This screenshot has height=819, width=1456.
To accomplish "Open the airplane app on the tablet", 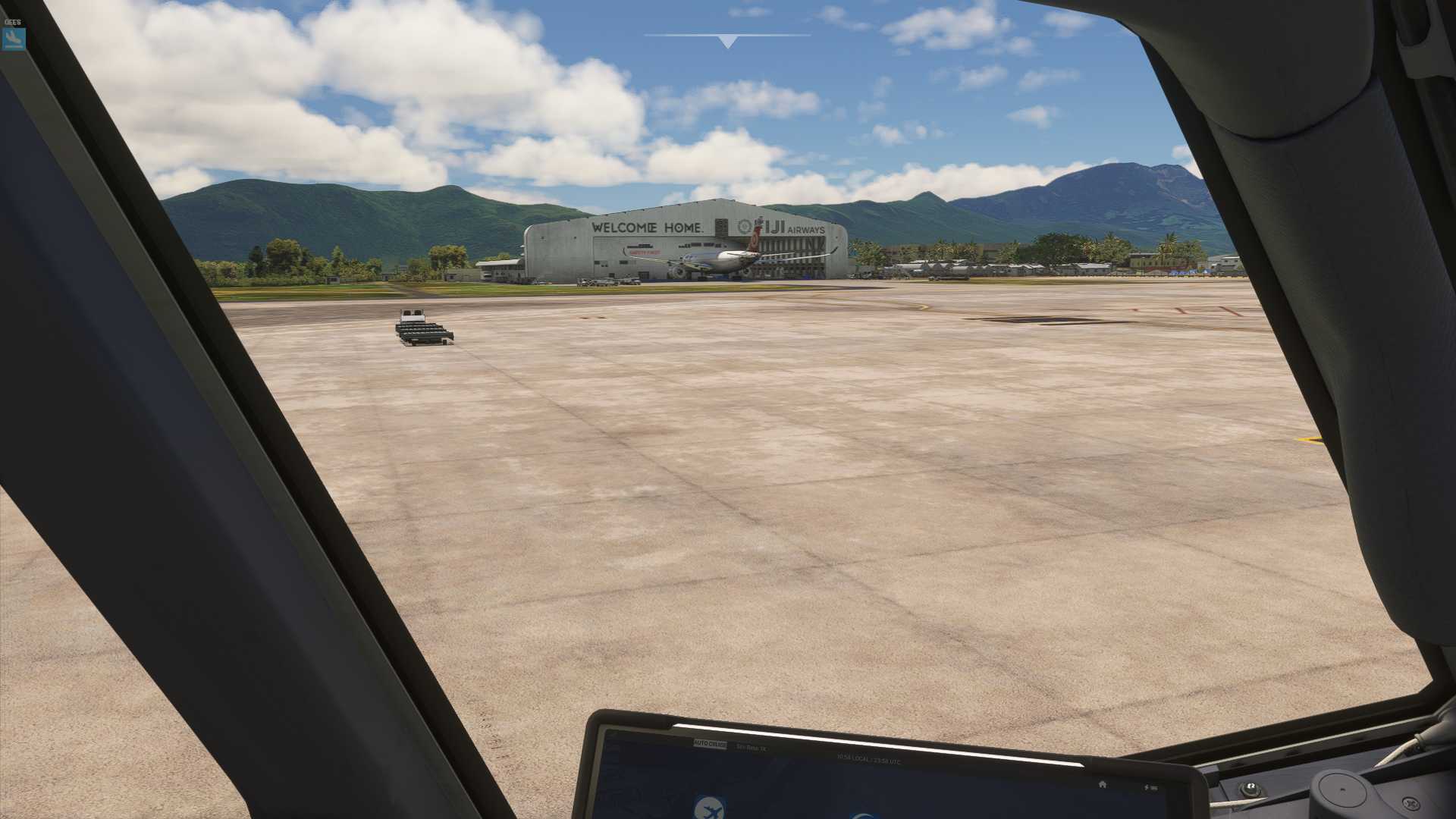I will point(709,808).
